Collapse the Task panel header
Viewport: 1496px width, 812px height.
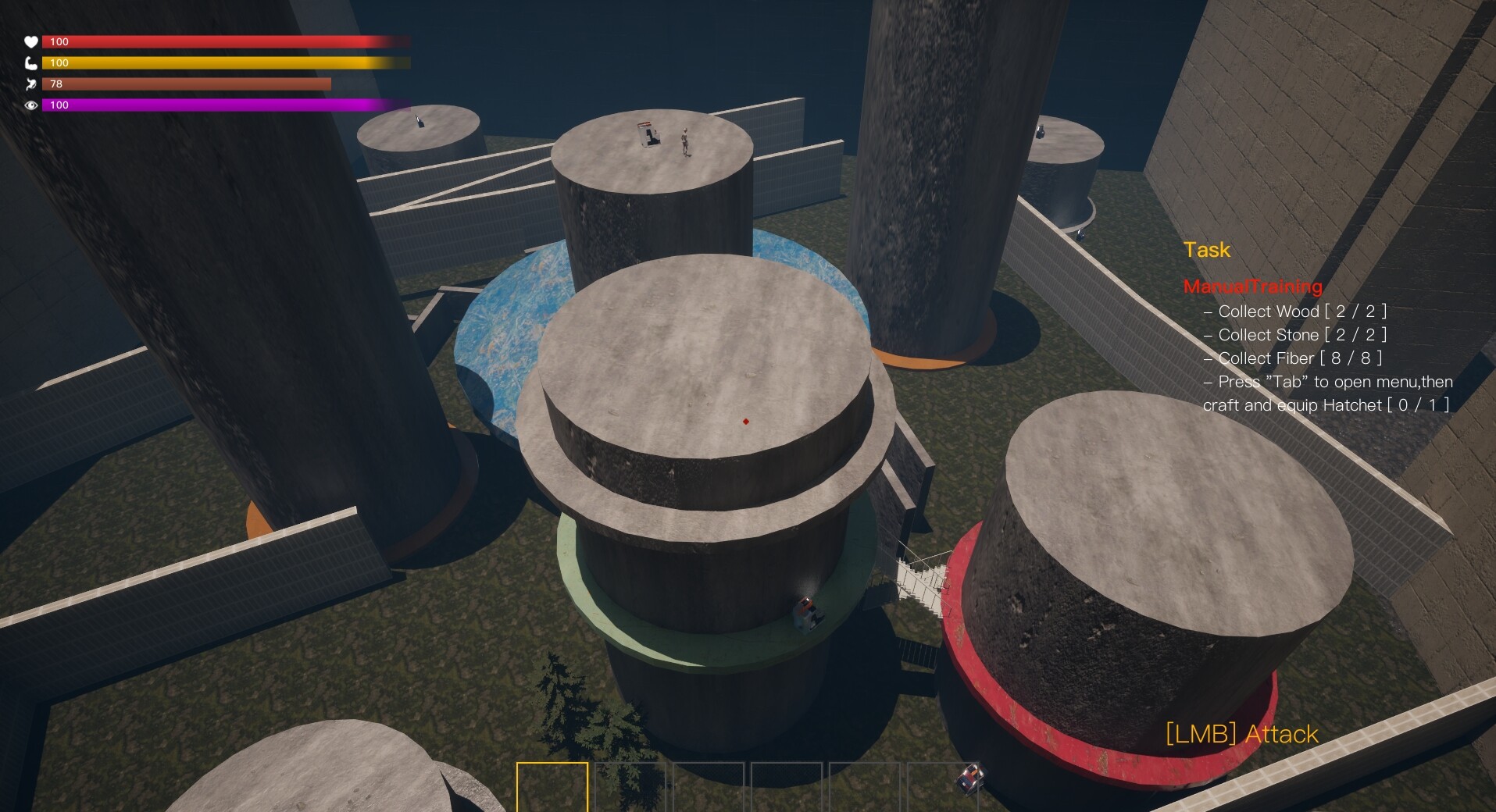tap(1207, 250)
